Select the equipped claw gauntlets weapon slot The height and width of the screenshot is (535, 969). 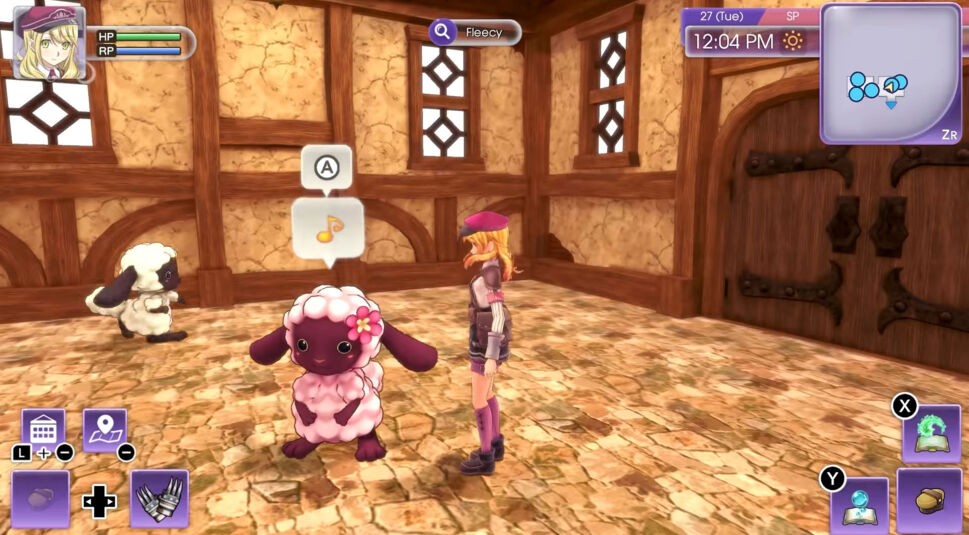coord(159,498)
